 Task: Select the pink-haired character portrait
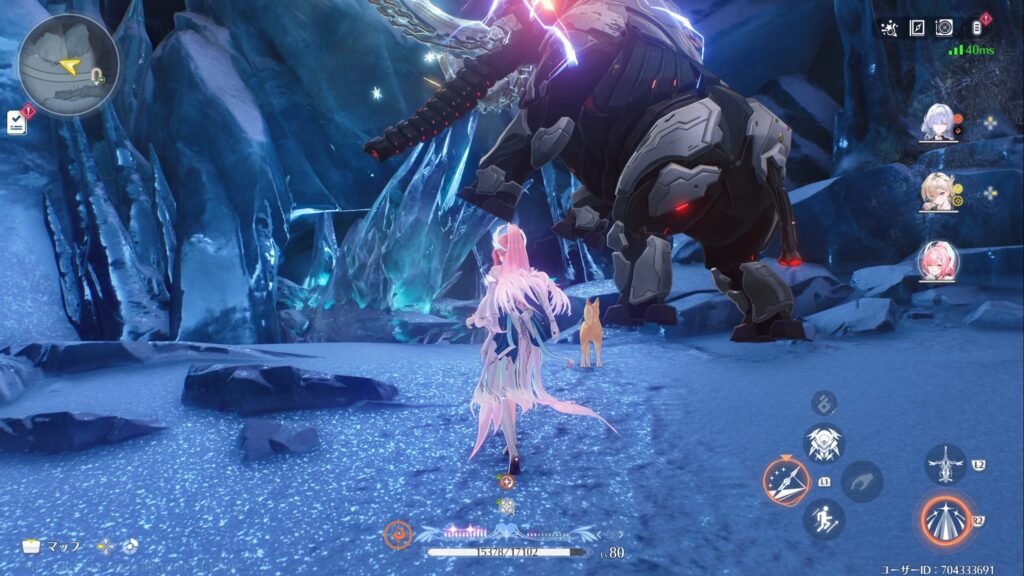[x=939, y=261]
